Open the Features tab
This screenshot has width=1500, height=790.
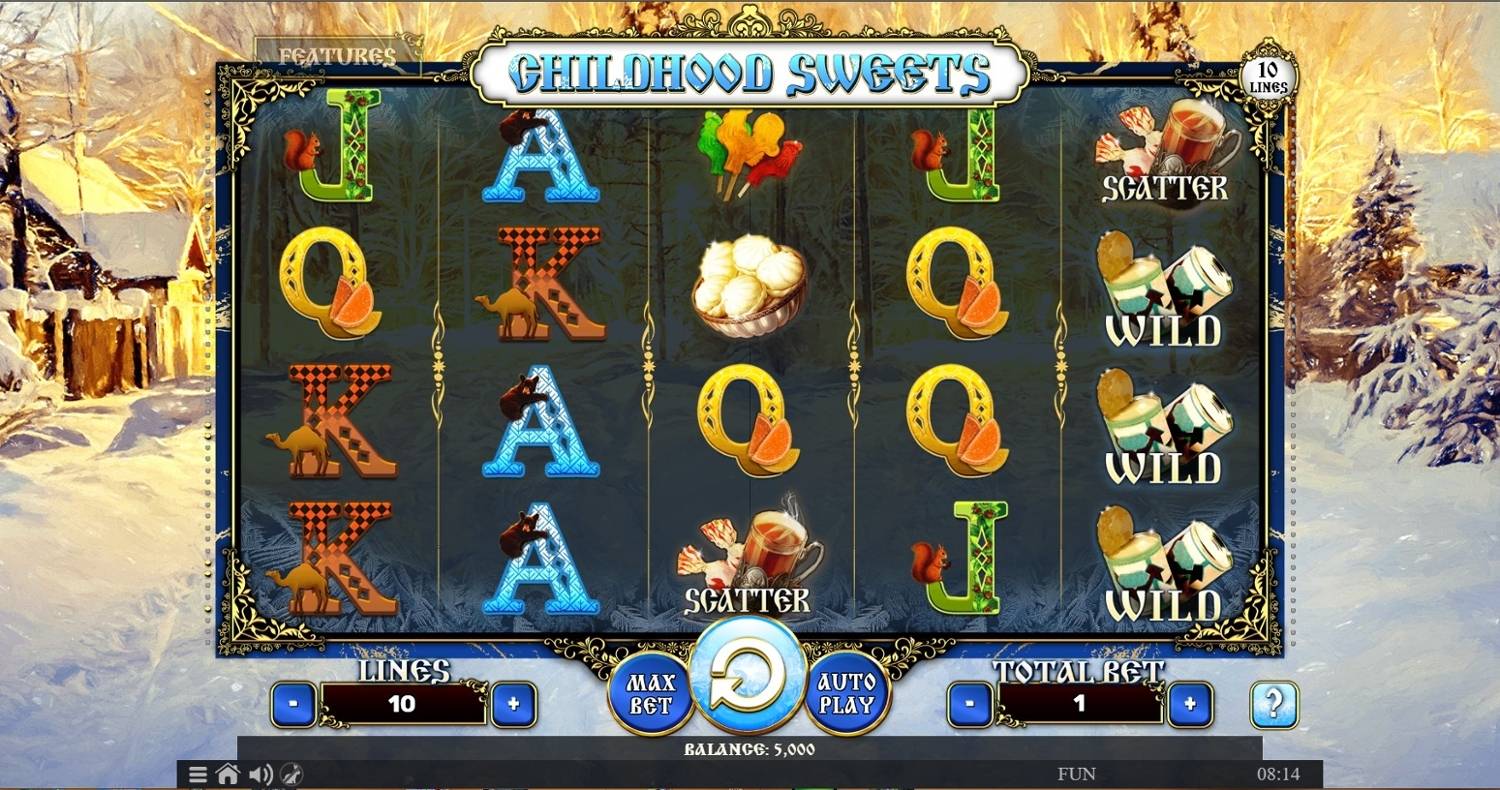tap(337, 56)
